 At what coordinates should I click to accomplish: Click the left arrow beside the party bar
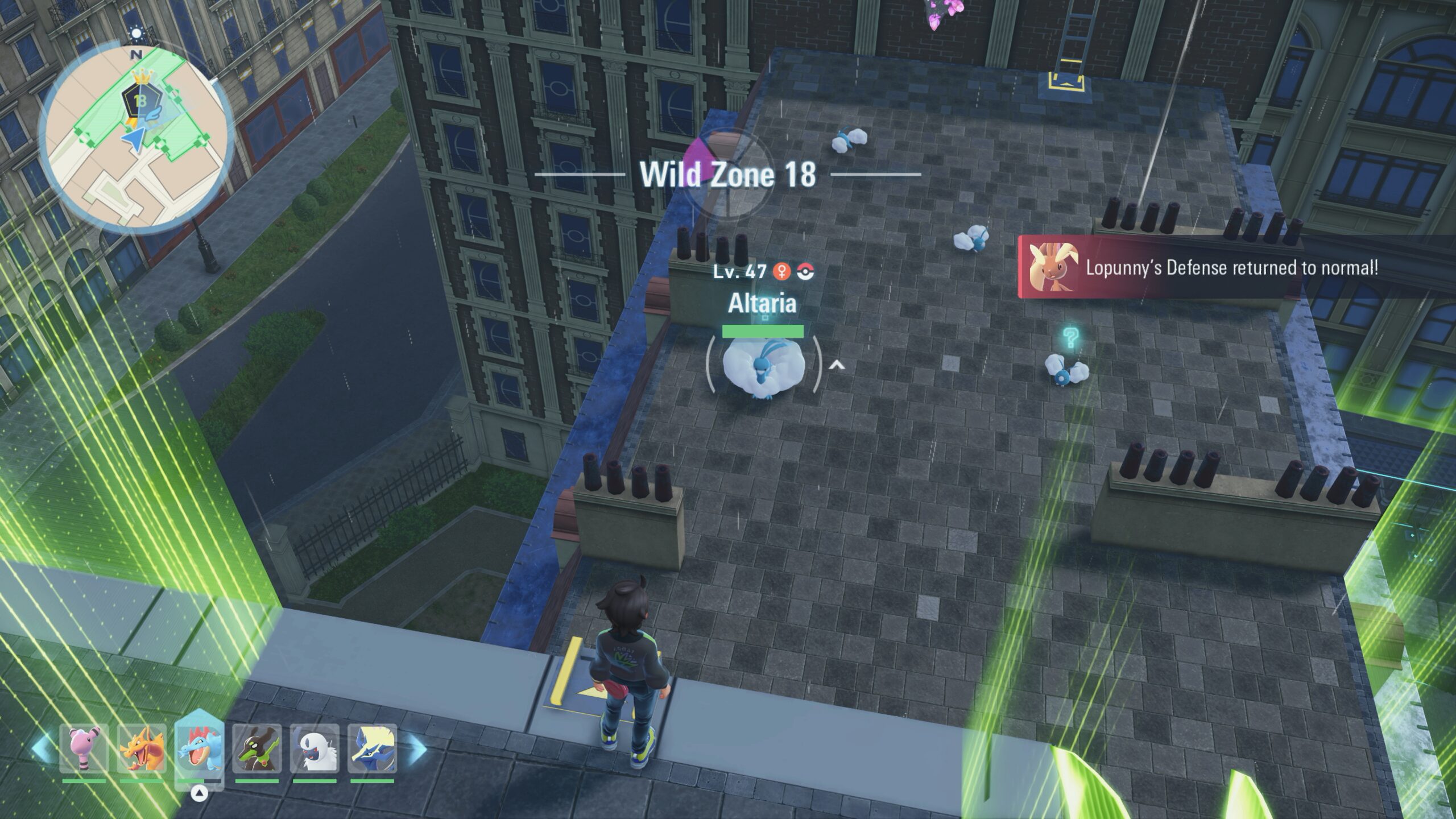pos(41,748)
